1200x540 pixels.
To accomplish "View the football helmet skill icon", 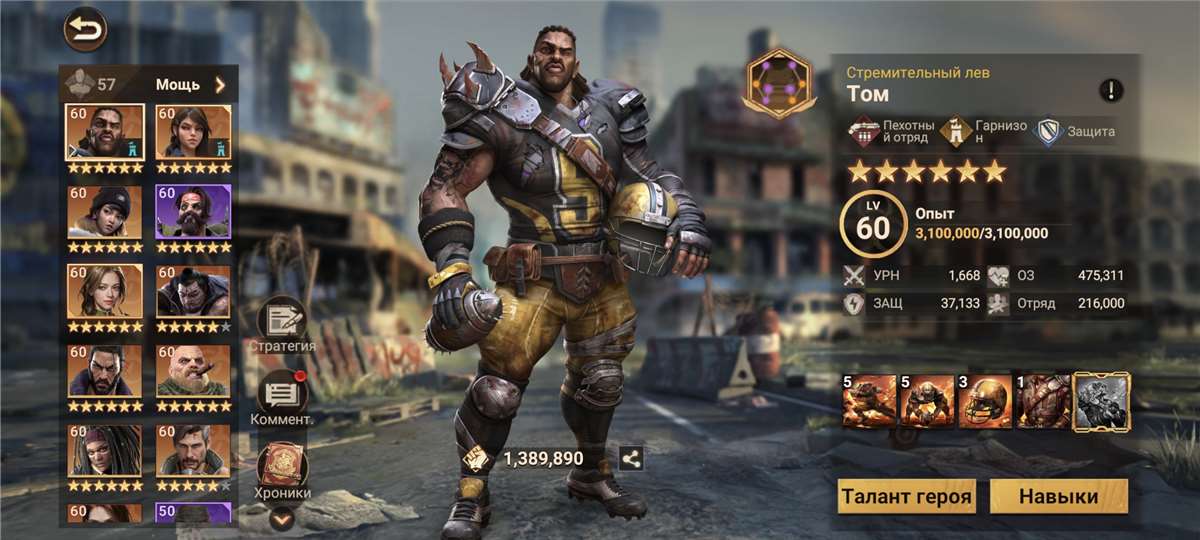I will pos(985,401).
